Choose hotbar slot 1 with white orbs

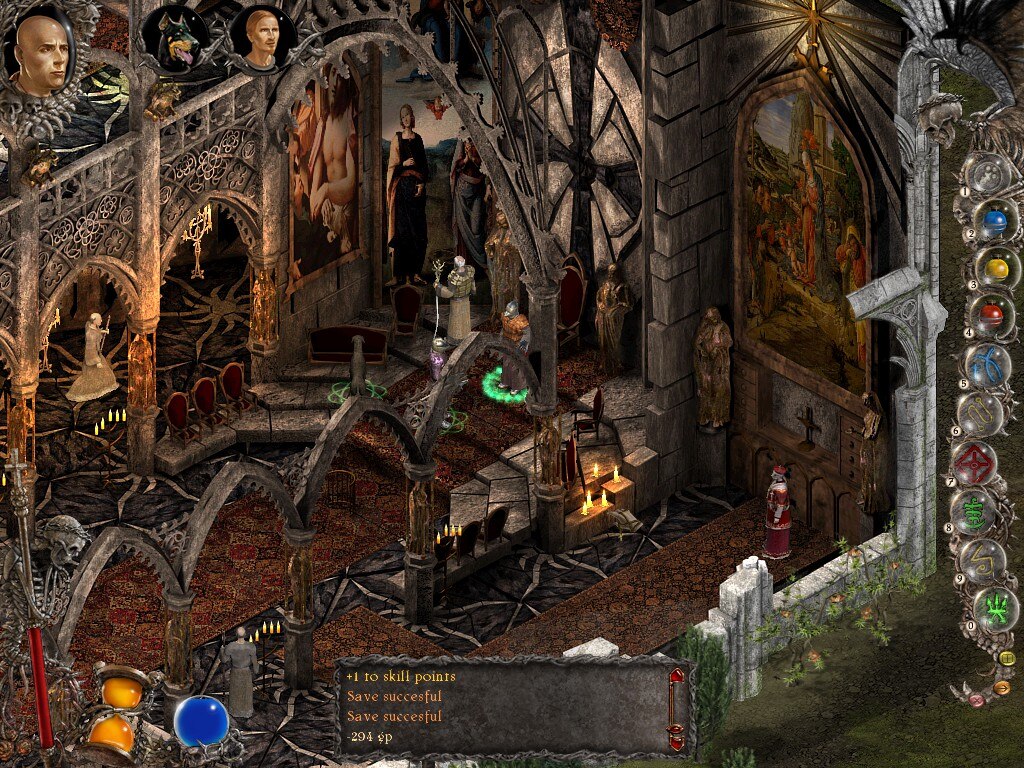[x=990, y=177]
